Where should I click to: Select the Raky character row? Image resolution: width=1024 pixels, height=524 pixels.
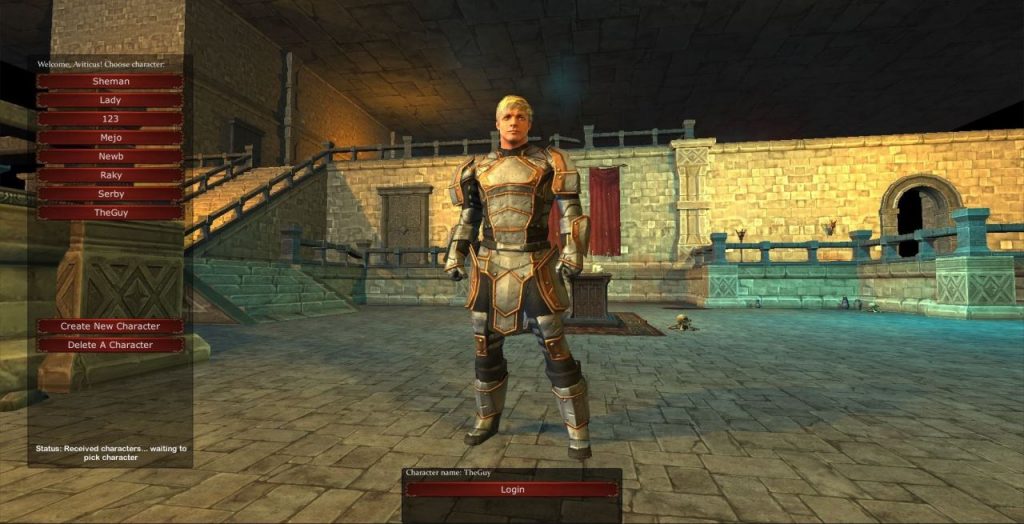[110, 175]
